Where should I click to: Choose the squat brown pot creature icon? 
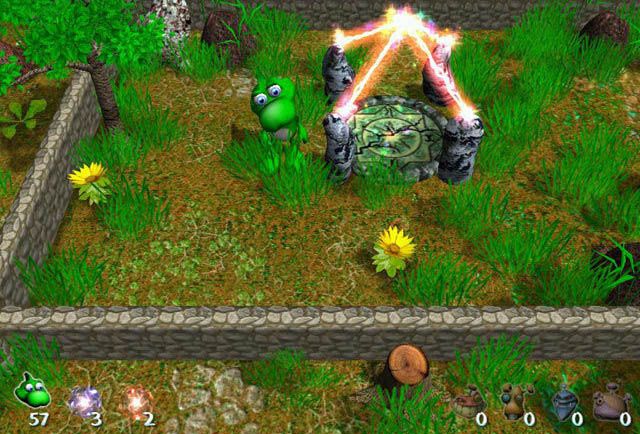click(x=467, y=402)
